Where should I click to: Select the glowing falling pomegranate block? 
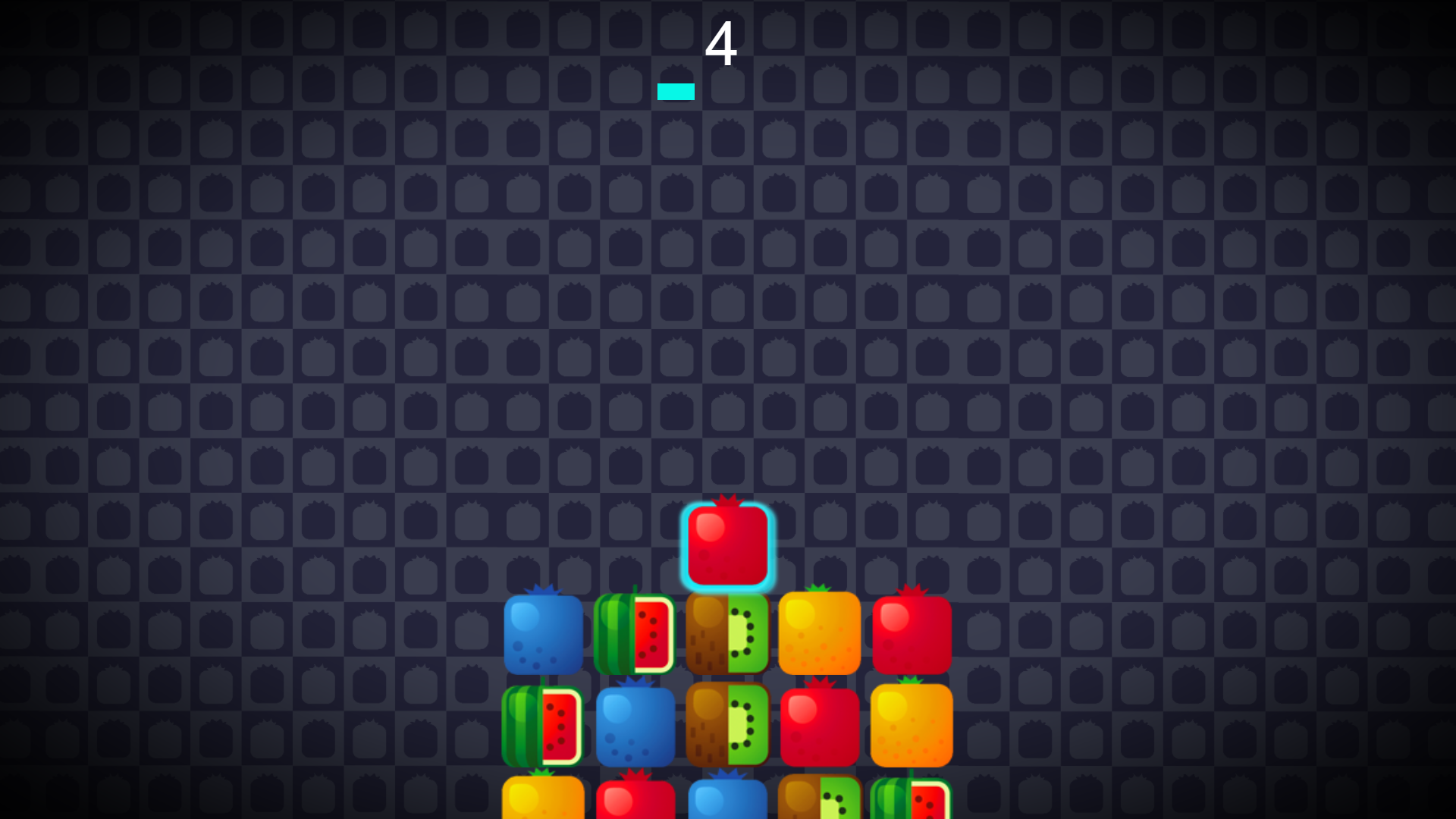click(726, 544)
